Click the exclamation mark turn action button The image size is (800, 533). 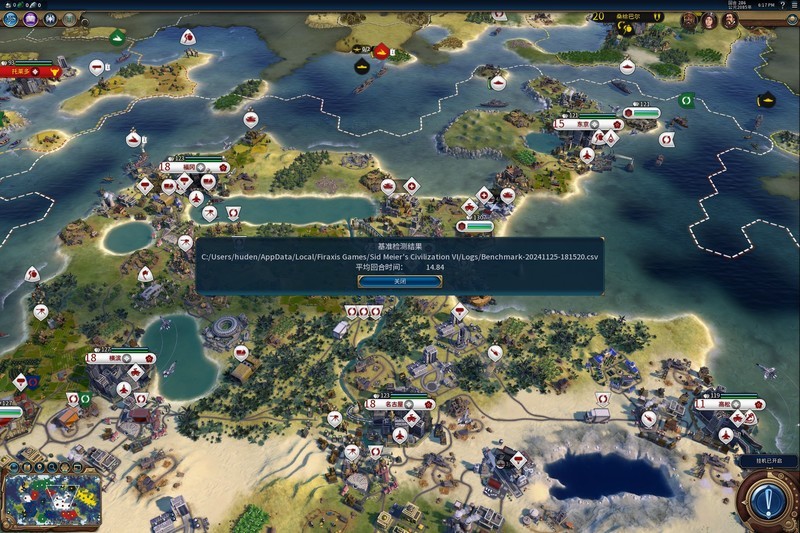click(x=767, y=498)
